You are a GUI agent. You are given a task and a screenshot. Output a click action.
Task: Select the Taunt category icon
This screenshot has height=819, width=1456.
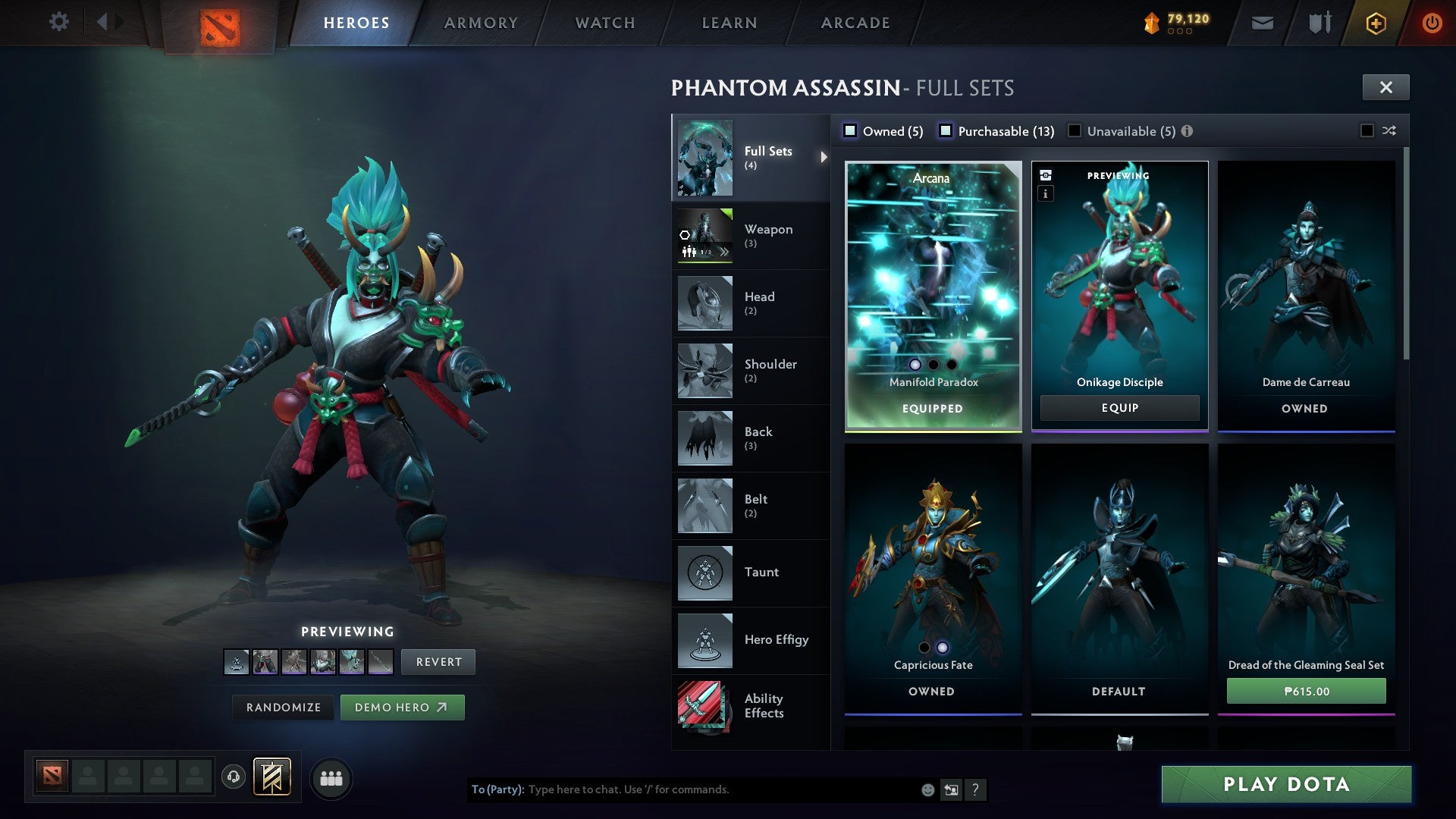pyautogui.click(x=704, y=573)
